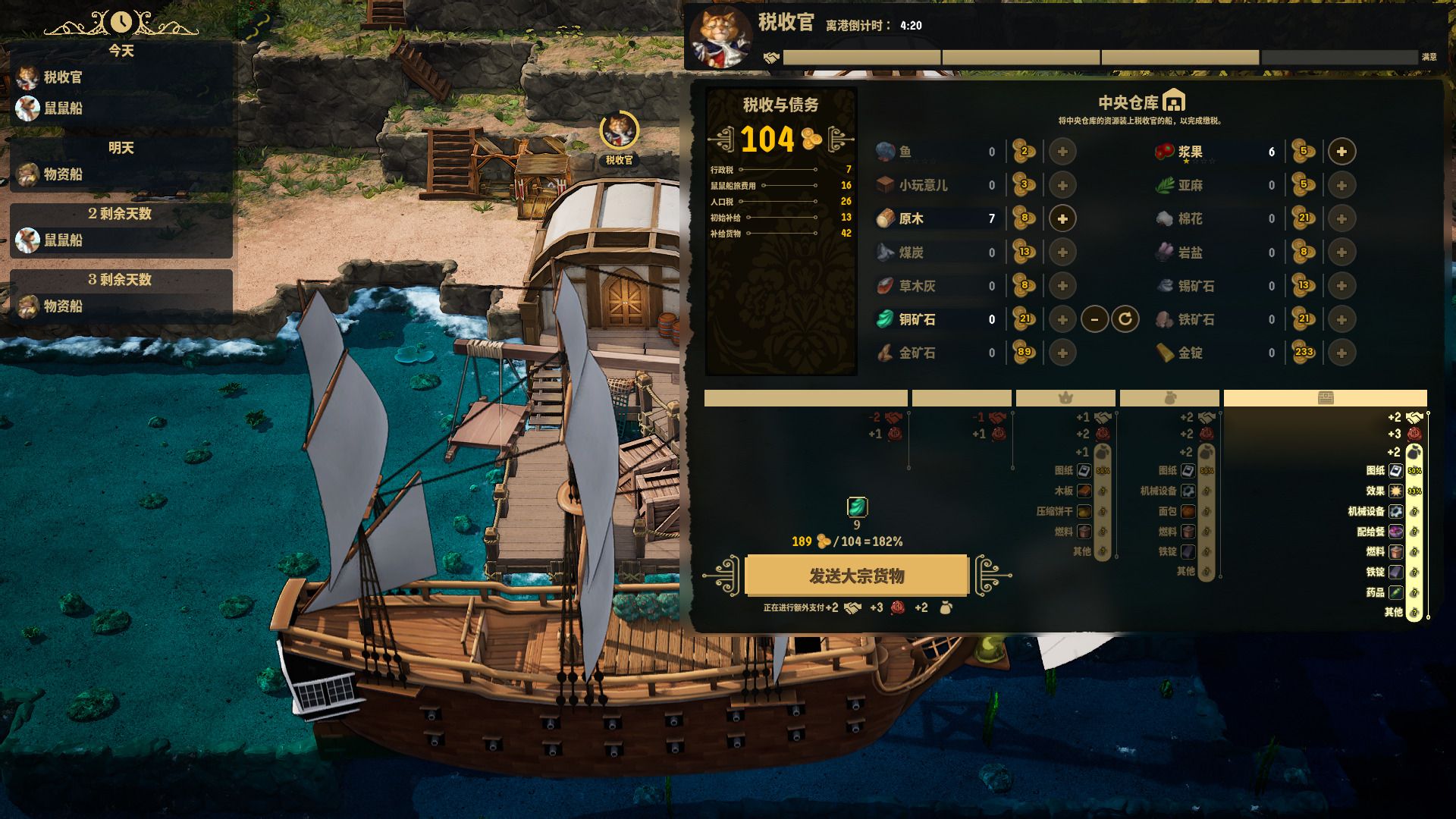Add 鱼 fish to the tax ship

1062,152
